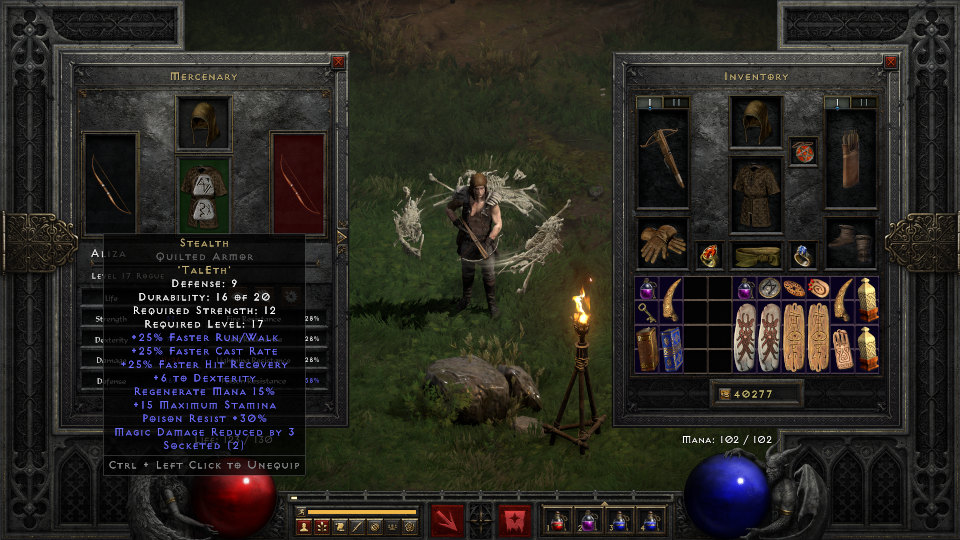
Task: Close the Mercenary panel
Action: pyautogui.click(x=338, y=62)
